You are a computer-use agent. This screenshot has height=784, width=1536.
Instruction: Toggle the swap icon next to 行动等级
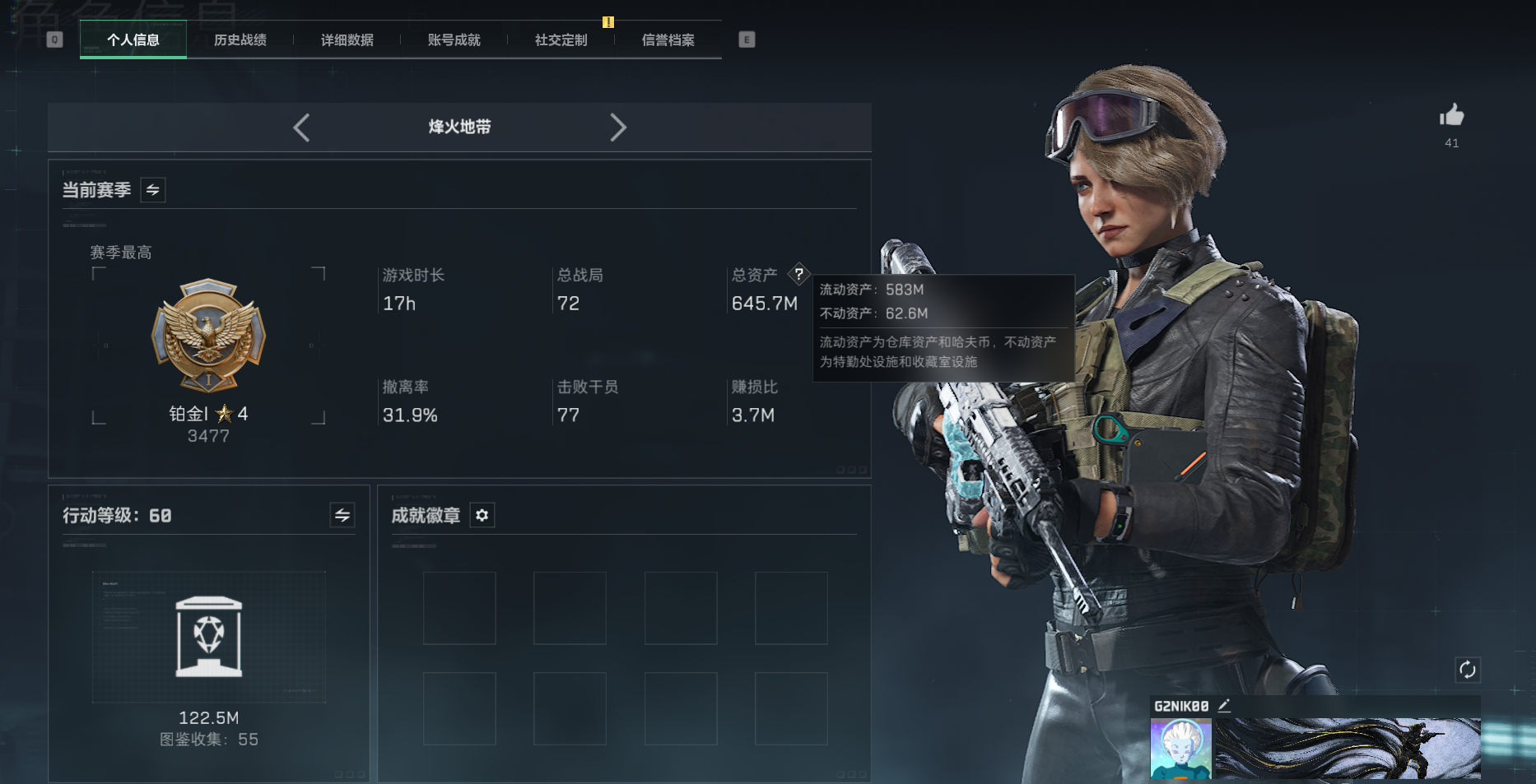point(342,515)
